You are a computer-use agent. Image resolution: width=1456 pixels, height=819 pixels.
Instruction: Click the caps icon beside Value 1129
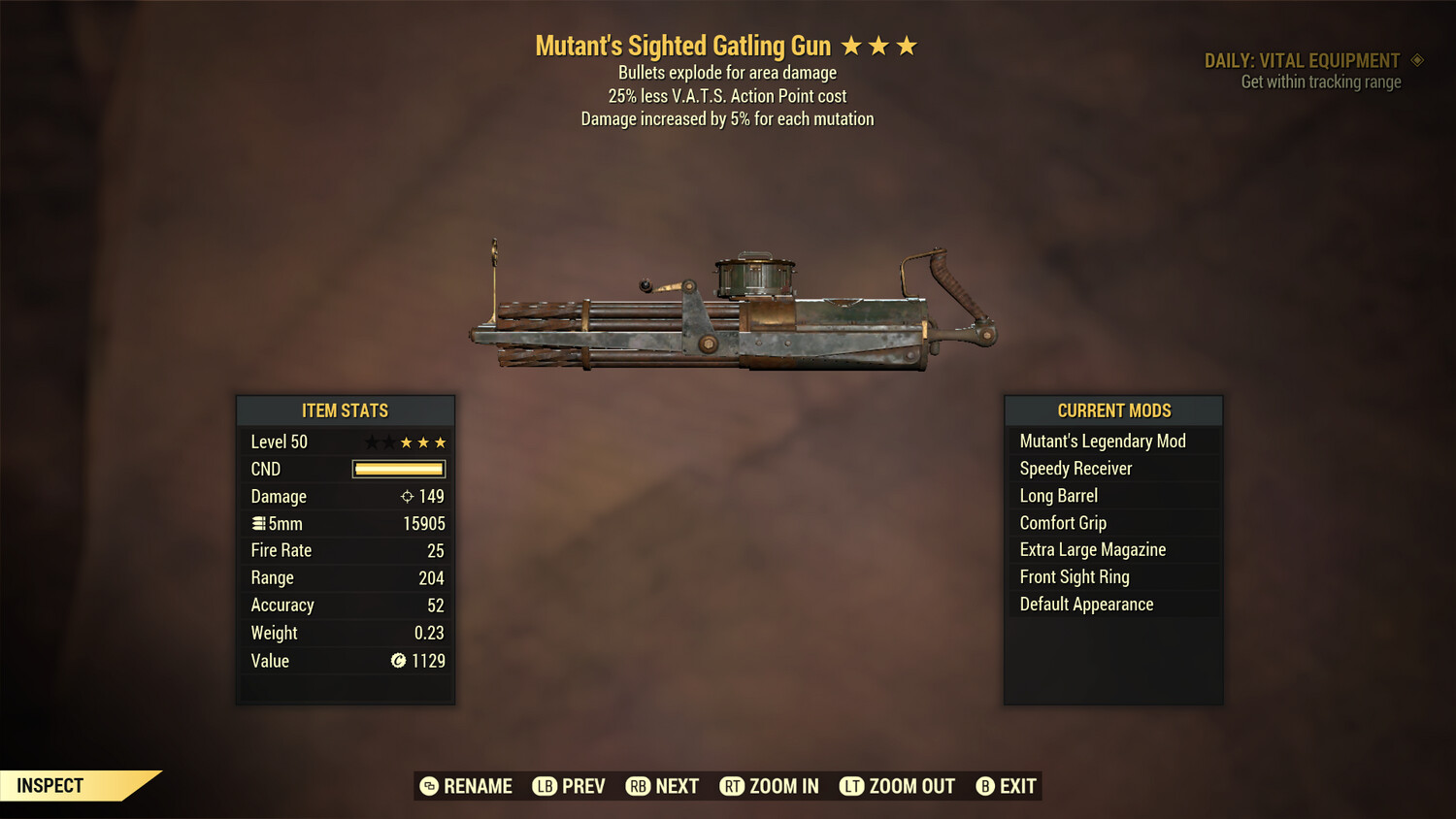coord(398,661)
